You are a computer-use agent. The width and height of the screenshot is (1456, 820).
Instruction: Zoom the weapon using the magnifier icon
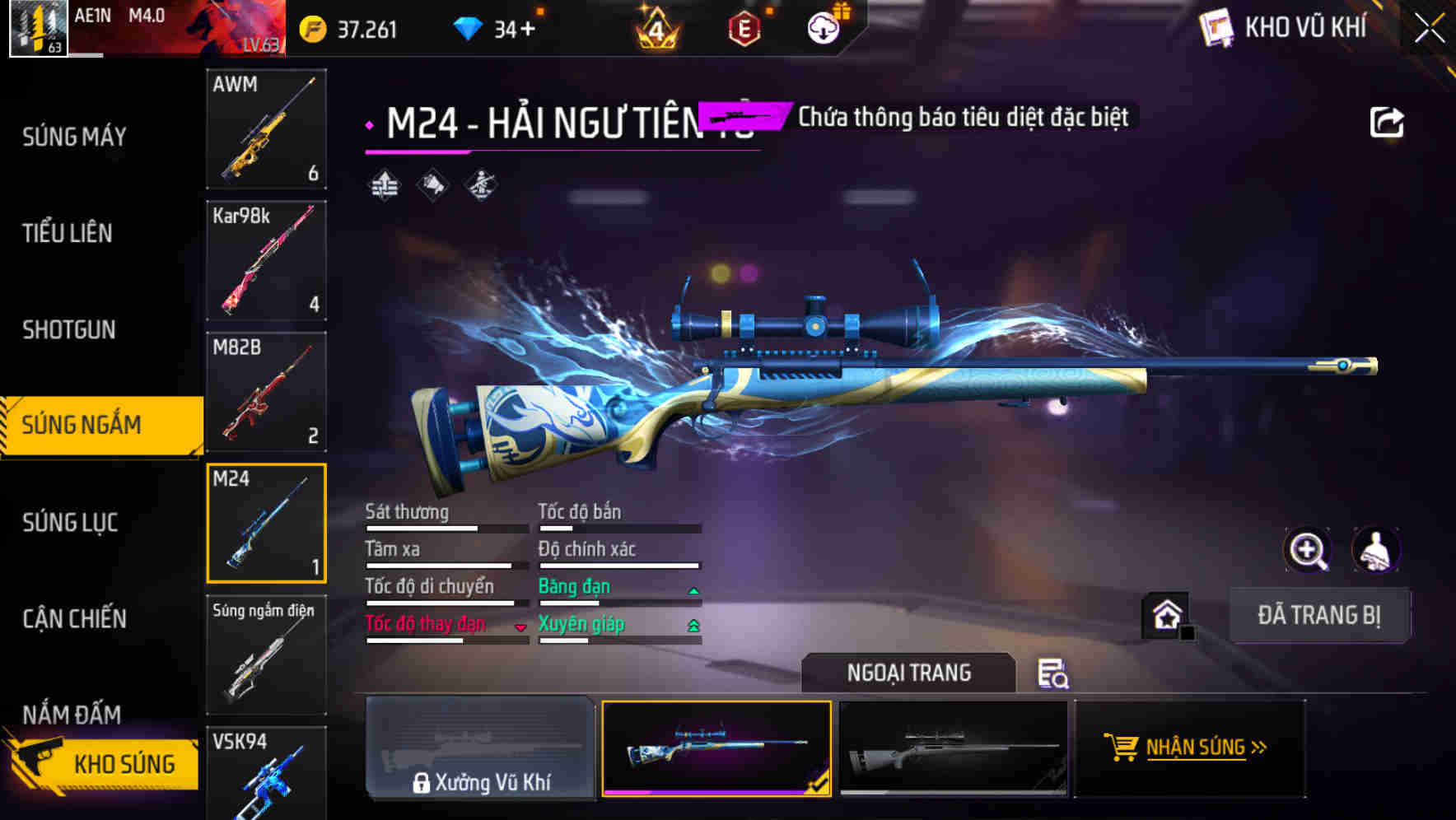1309,550
